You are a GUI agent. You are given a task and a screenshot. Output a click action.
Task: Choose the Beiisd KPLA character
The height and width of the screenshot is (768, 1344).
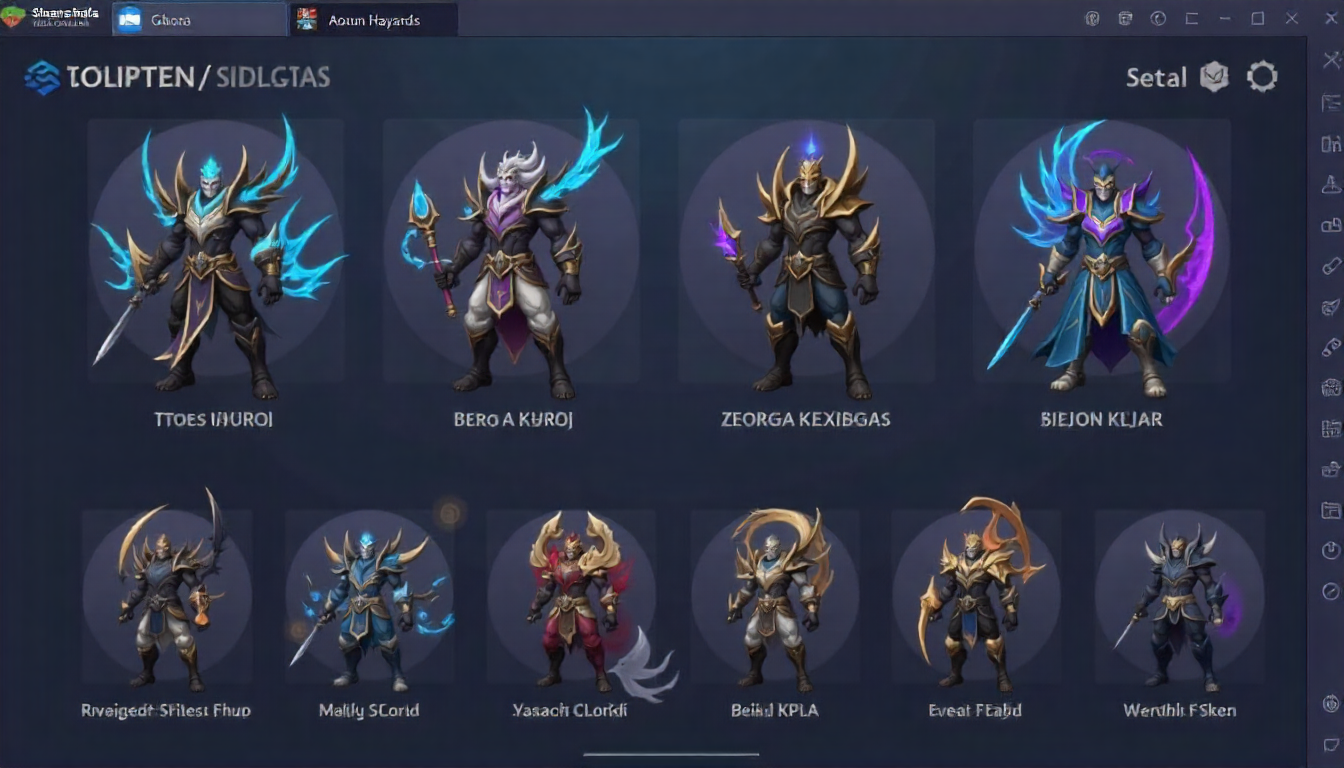point(774,598)
